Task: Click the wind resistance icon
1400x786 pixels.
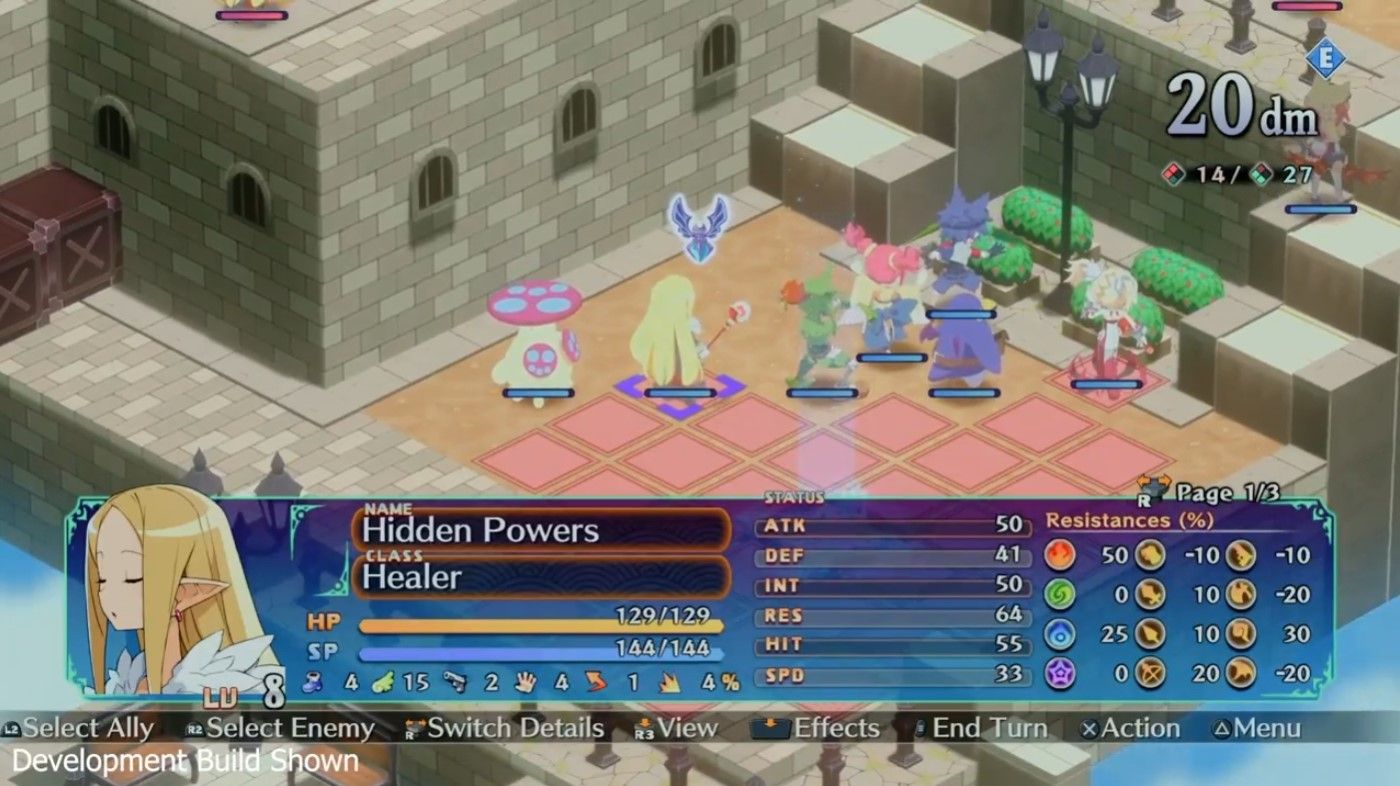Action: [x=1059, y=592]
